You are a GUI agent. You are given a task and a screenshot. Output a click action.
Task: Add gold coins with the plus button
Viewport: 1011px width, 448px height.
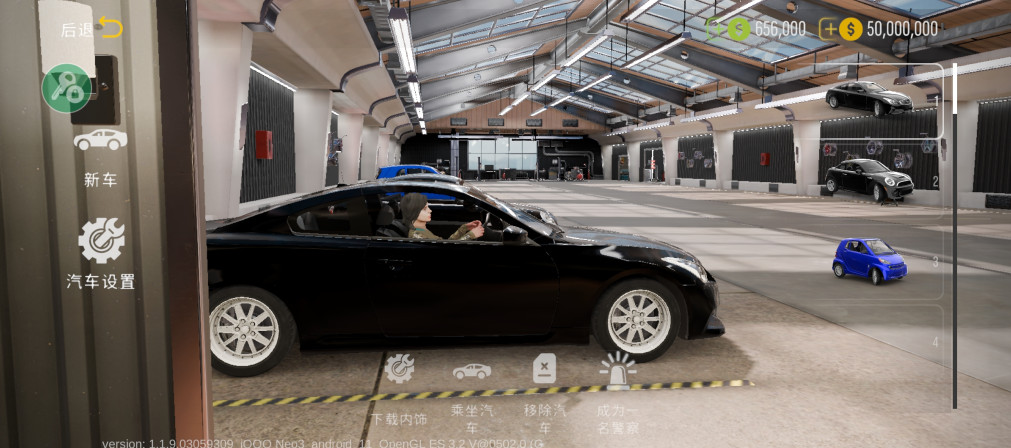pyautogui.click(x=829, y=29)
